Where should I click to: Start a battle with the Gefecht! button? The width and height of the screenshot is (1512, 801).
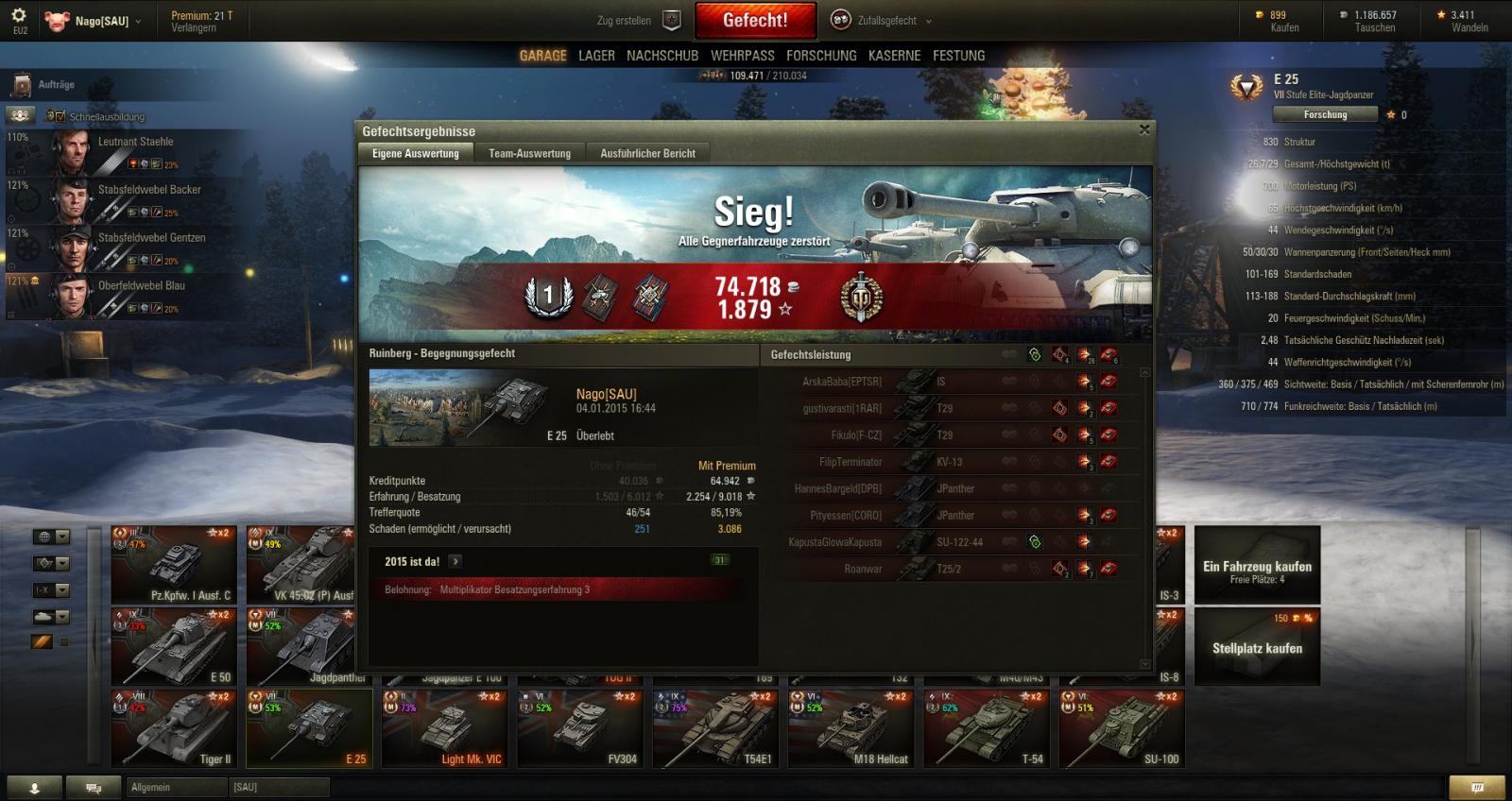point(754,20)
